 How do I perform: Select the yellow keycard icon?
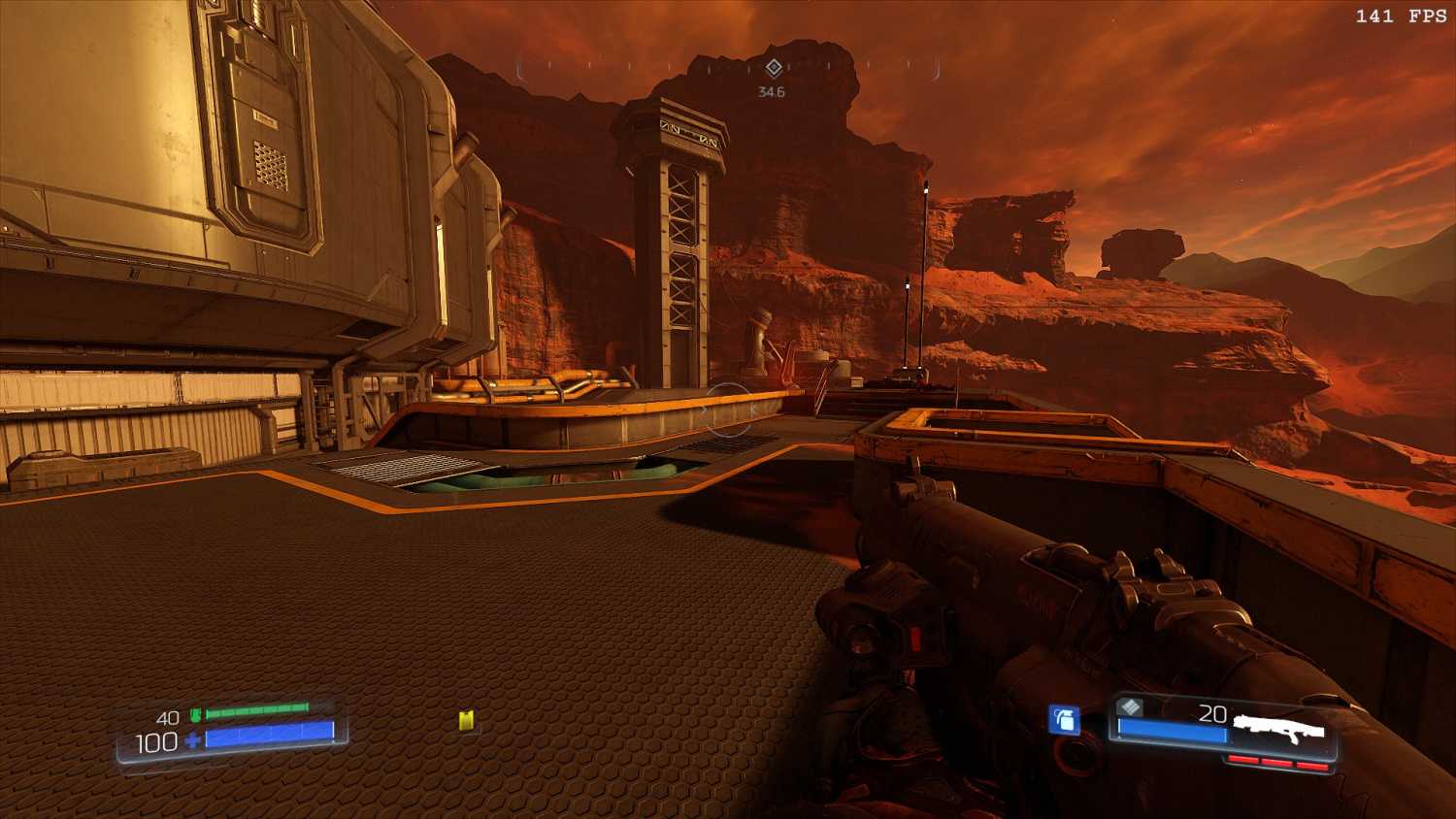(466, 720)
